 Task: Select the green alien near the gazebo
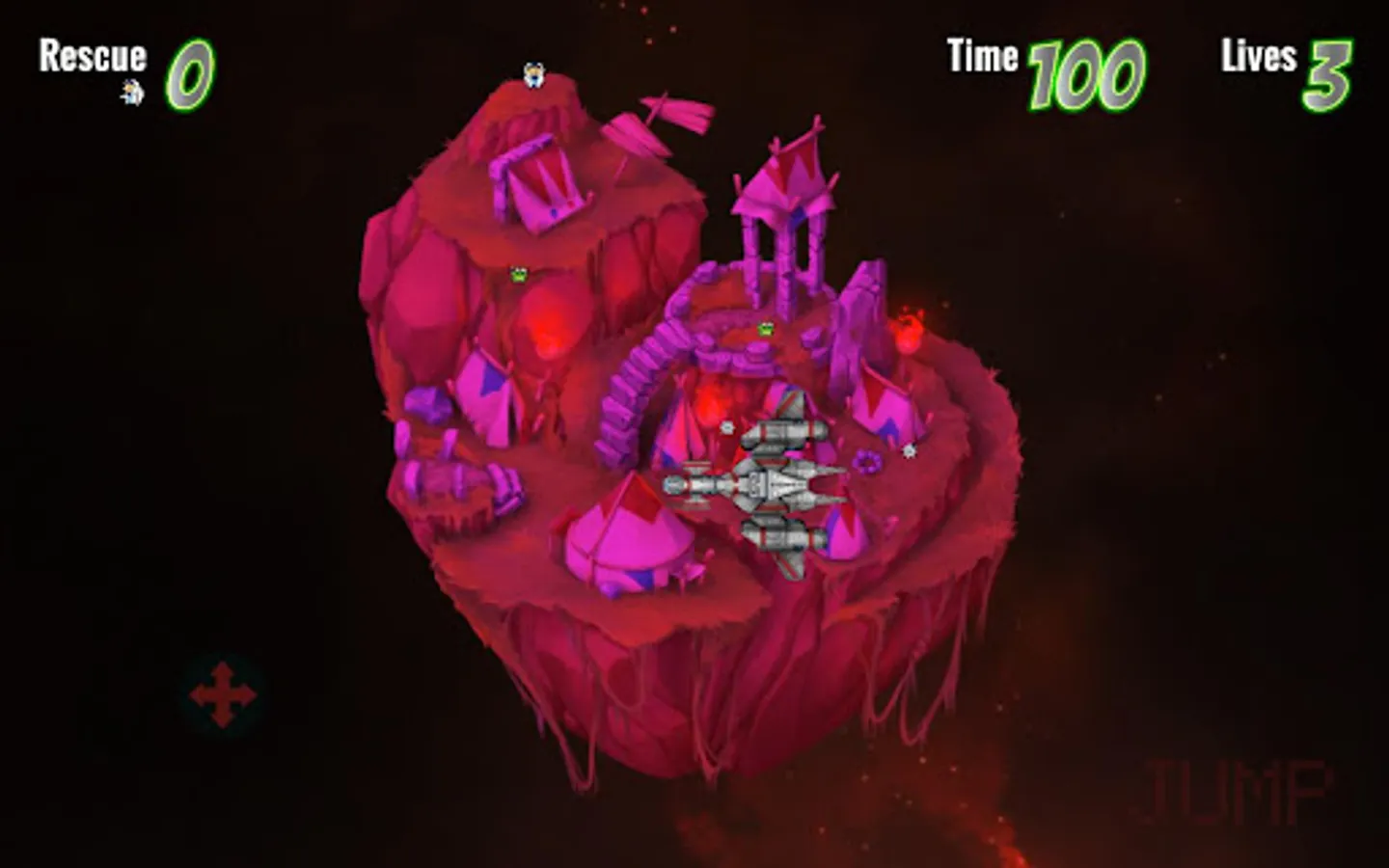coord(765,328)
